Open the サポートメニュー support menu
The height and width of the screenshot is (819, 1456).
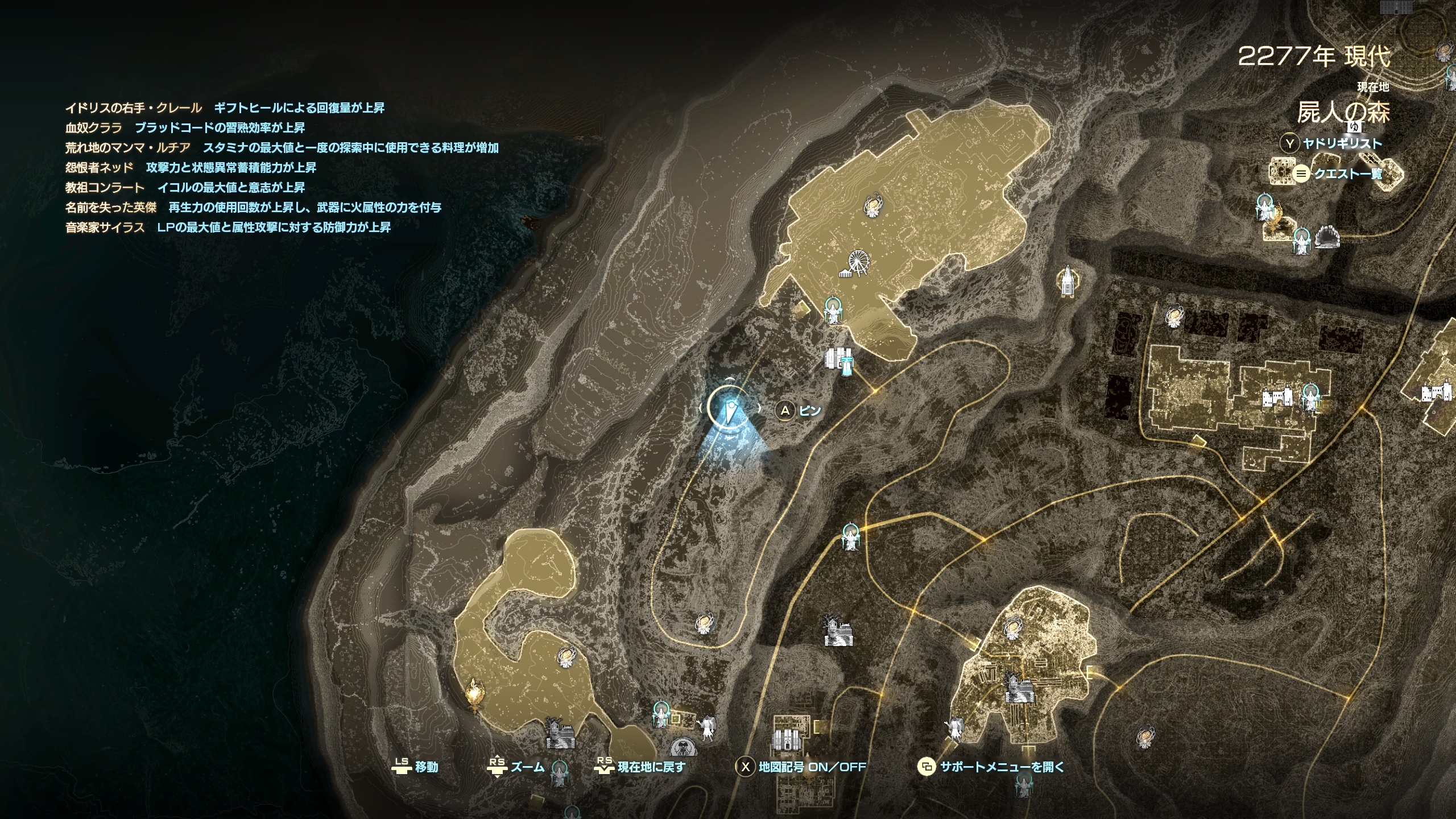point(1001,767)
